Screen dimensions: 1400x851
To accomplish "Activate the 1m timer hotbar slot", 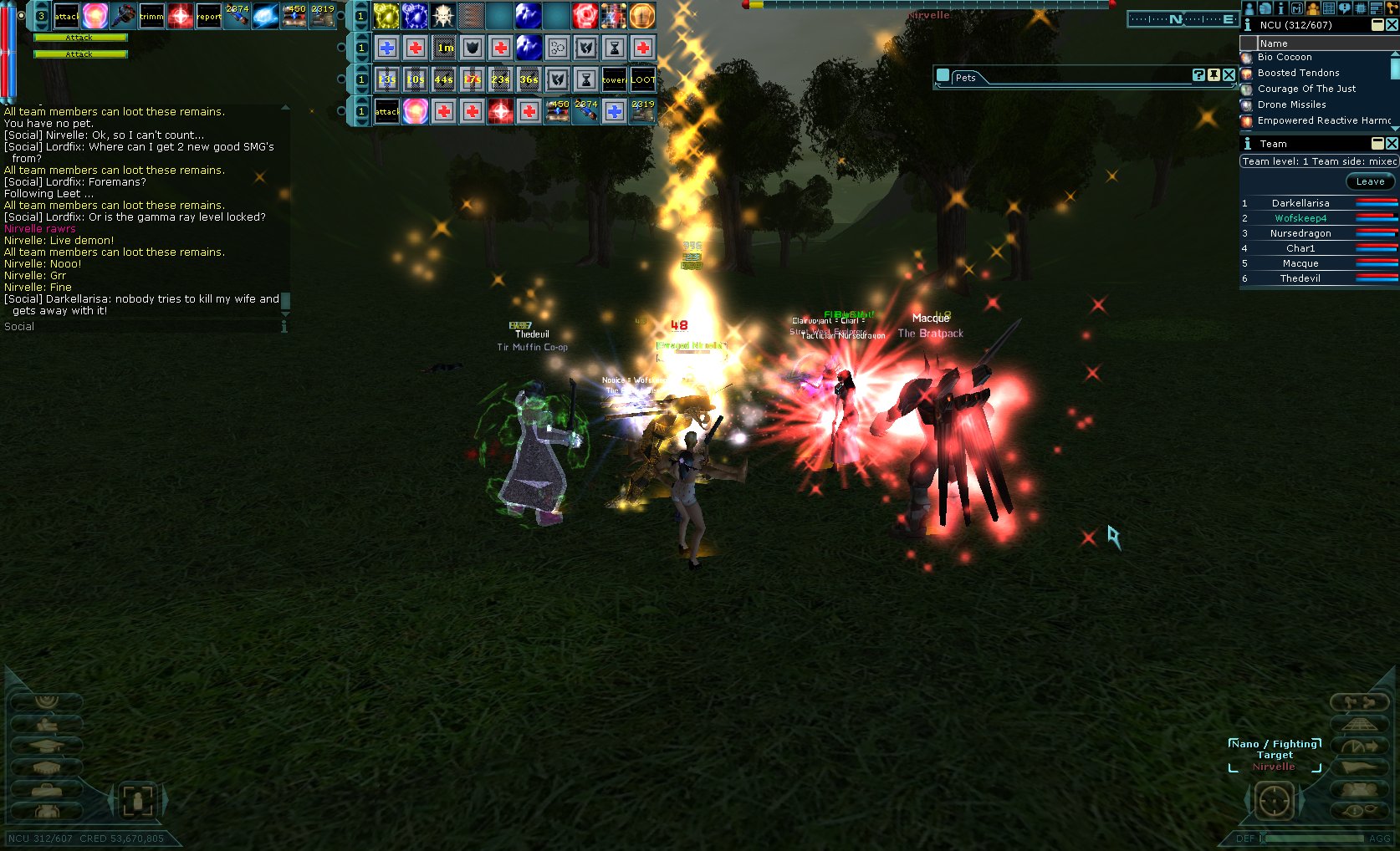I will [444, 48].
